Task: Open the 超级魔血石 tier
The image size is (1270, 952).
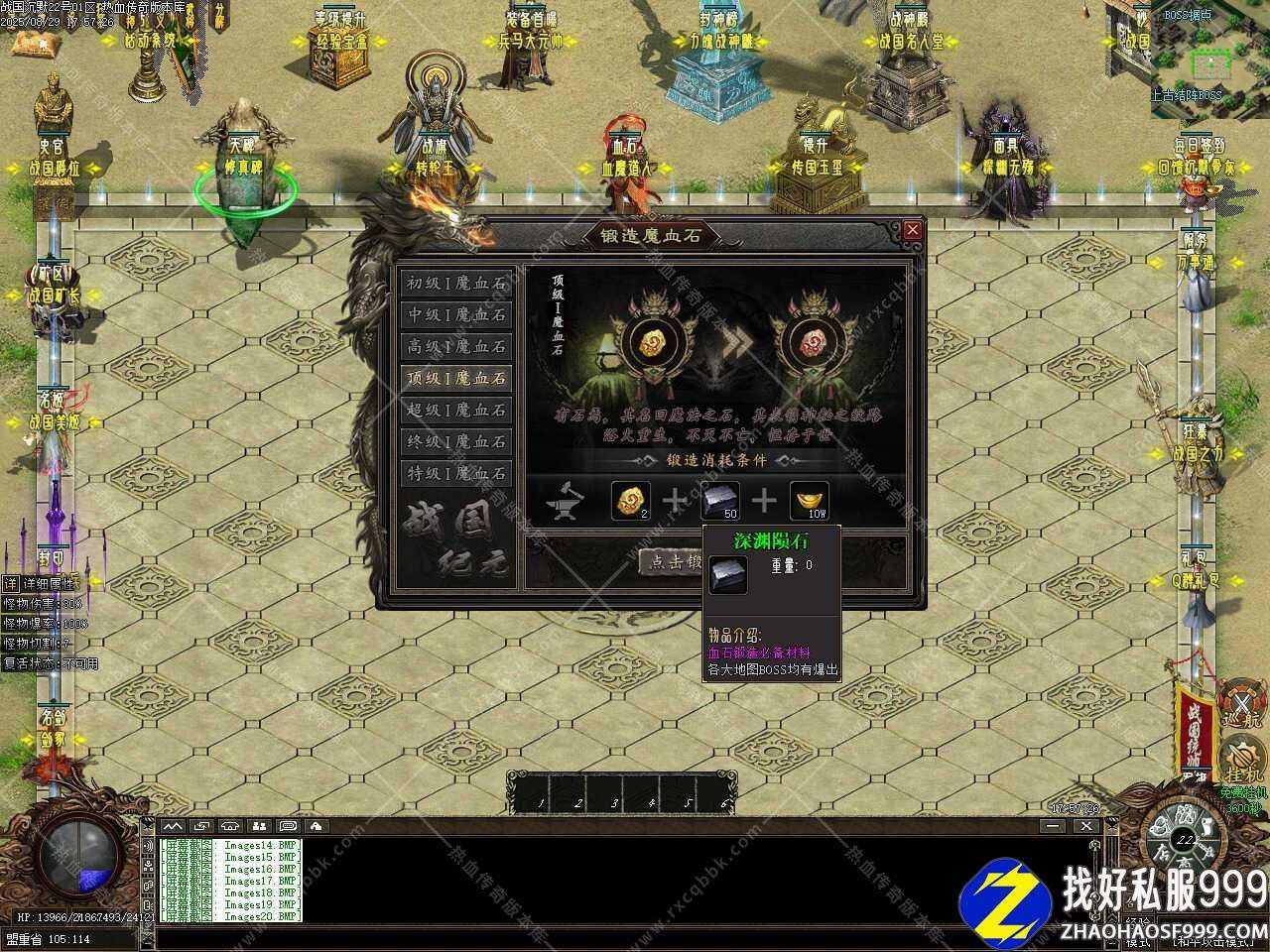Action: coord(455,410)
